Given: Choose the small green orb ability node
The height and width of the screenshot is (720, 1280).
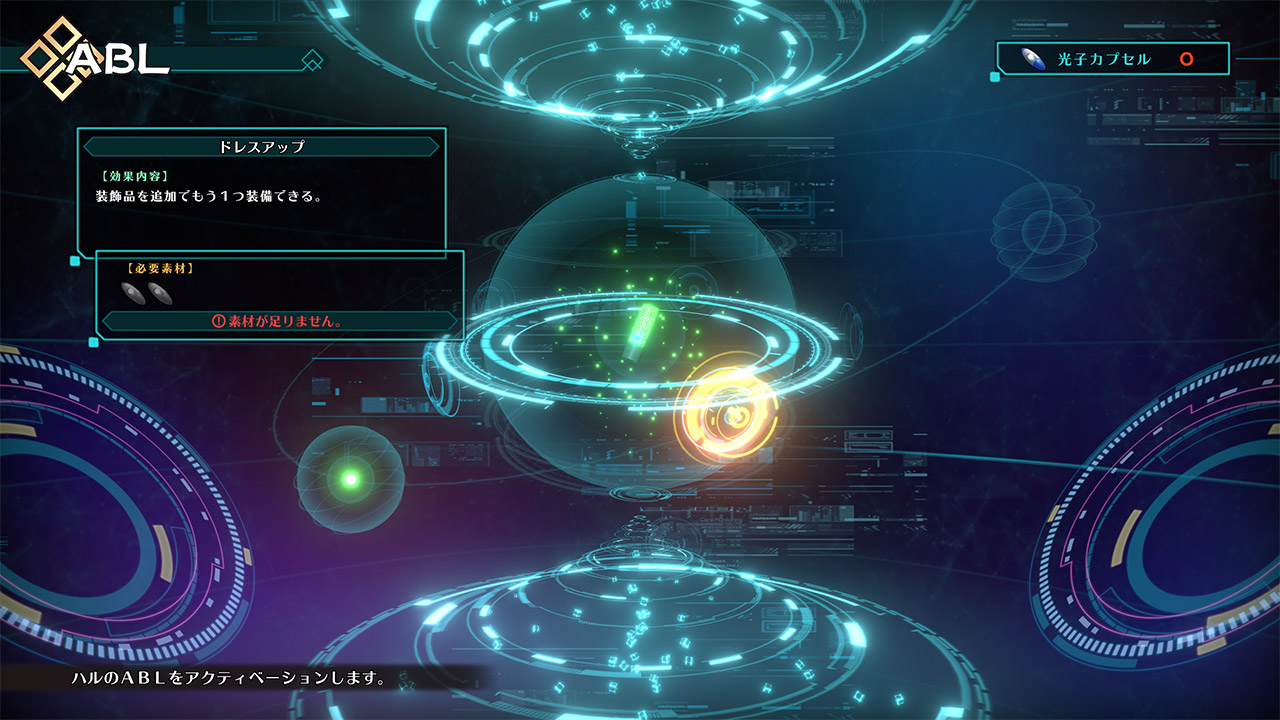Looking at the screenshot, I should pyautogui.click(x=350, y=479).
